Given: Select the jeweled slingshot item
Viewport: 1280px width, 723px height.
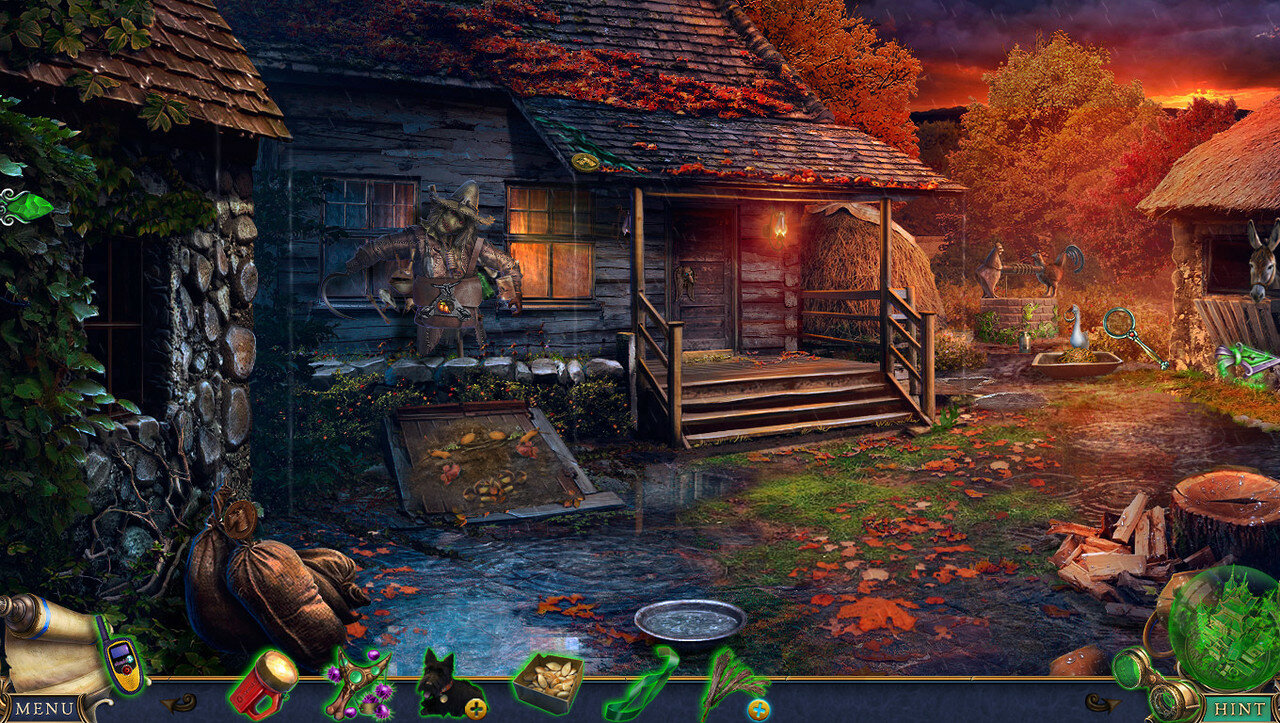Looking at the screenshot, I should (357, 683).
